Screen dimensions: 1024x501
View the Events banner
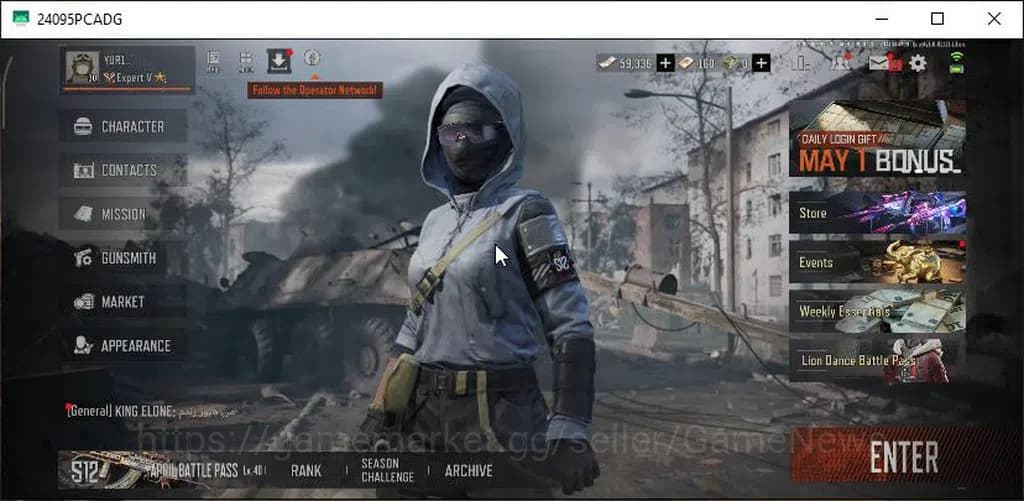point(877,262)
